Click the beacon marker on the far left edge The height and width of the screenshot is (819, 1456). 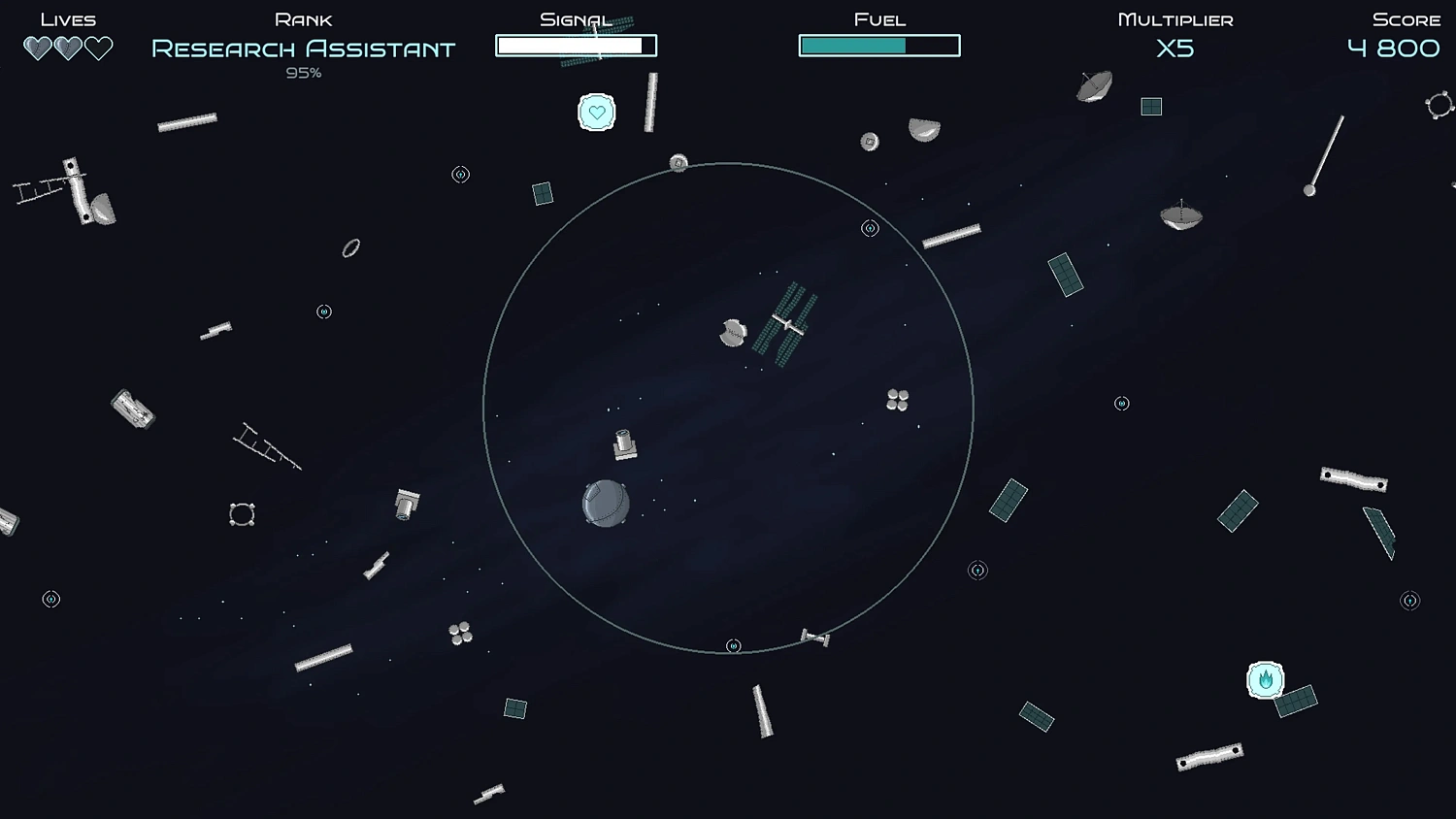pos(50,599)
